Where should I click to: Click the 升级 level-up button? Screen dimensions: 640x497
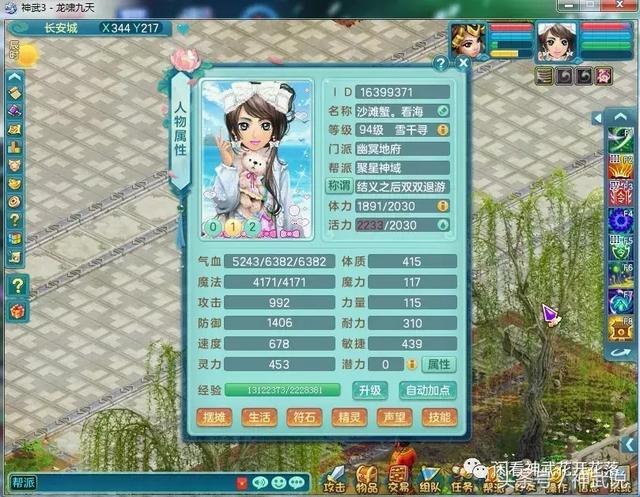(372, 390)
